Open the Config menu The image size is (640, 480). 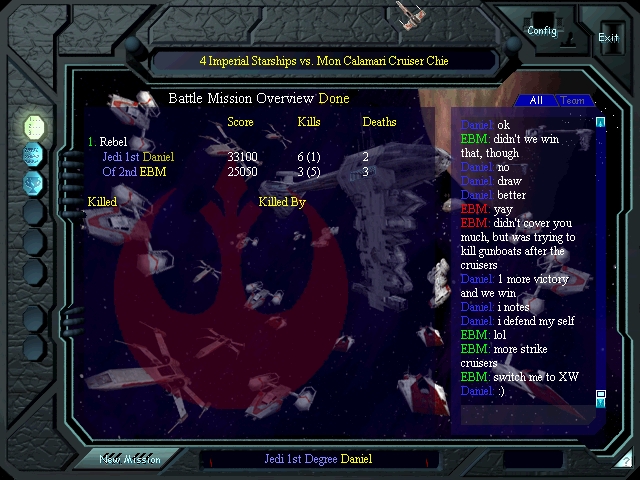(542, 30)
